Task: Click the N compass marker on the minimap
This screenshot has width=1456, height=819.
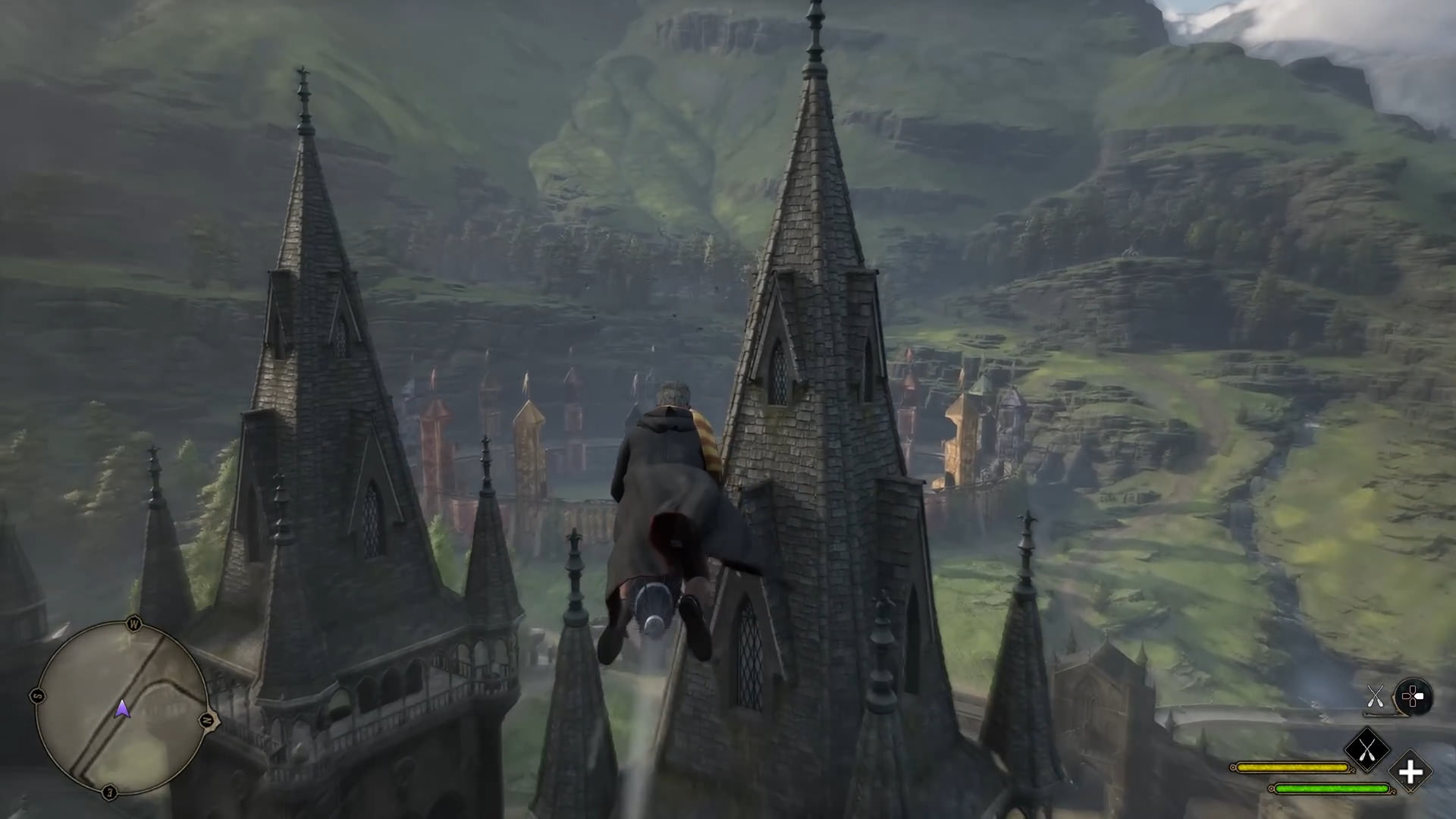Action: 209,719
